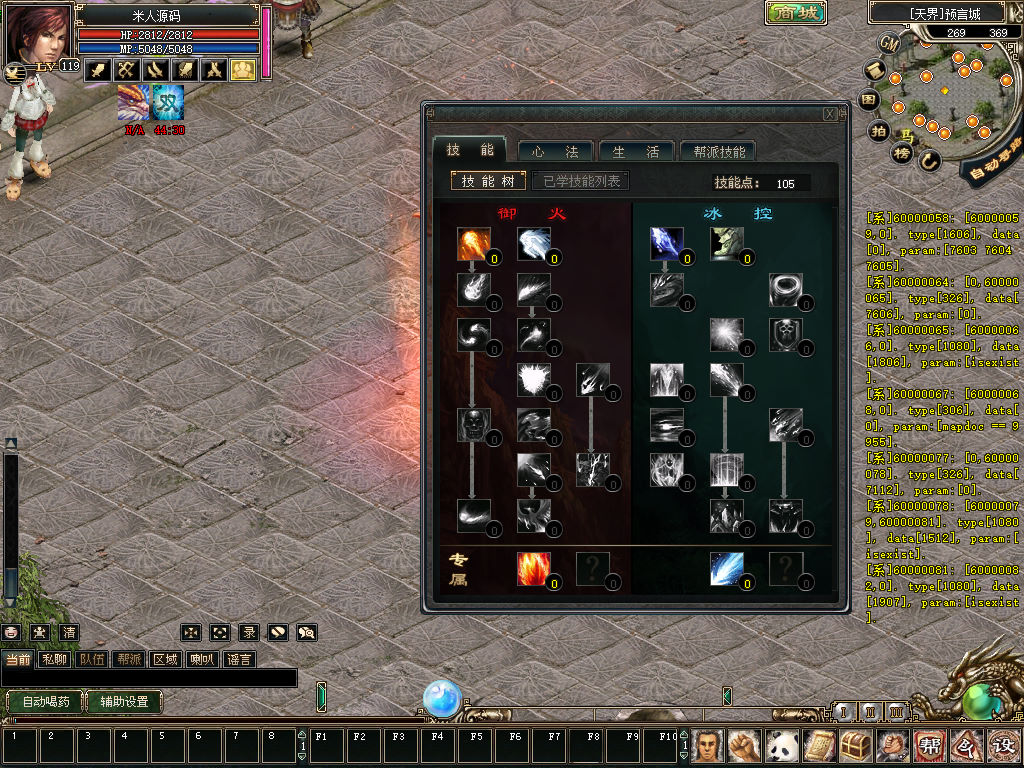The height and width of the screenshot is (768, 1024).
Task: Select the first fireball skill in 御火 tree
Action: point(473,244)
